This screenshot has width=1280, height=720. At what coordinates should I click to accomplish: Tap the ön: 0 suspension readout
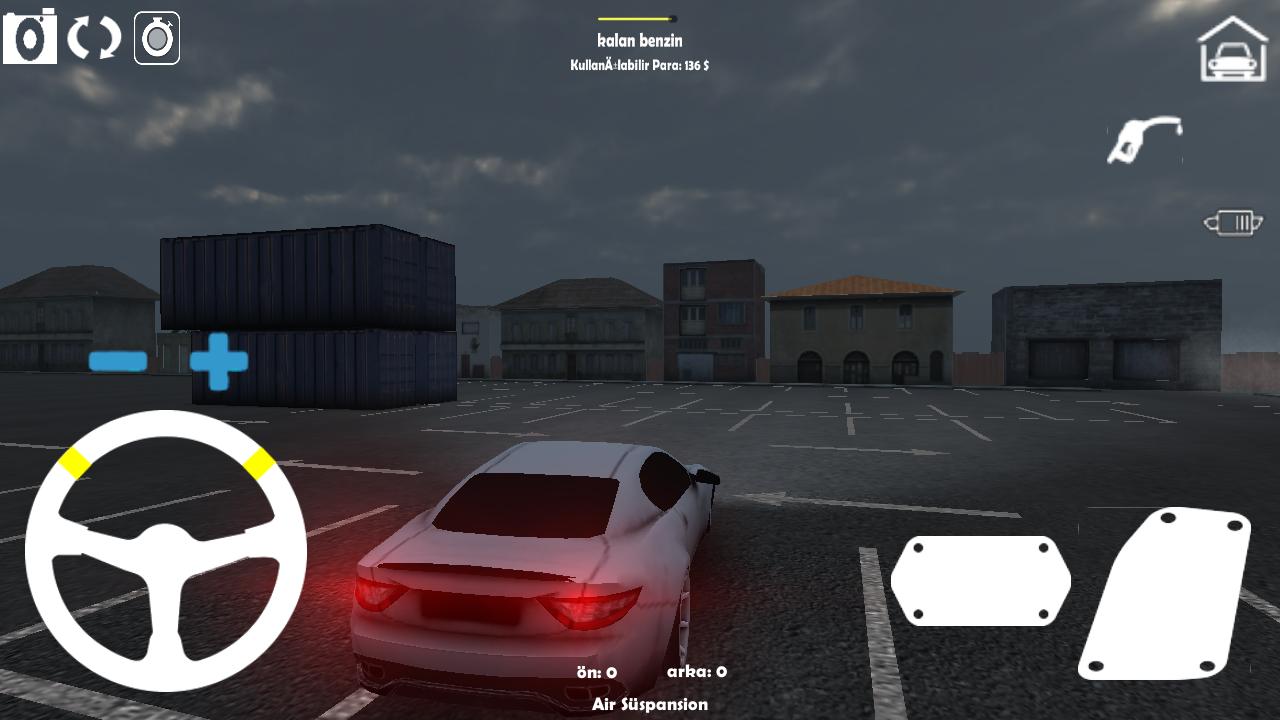[x=597, y=672]
